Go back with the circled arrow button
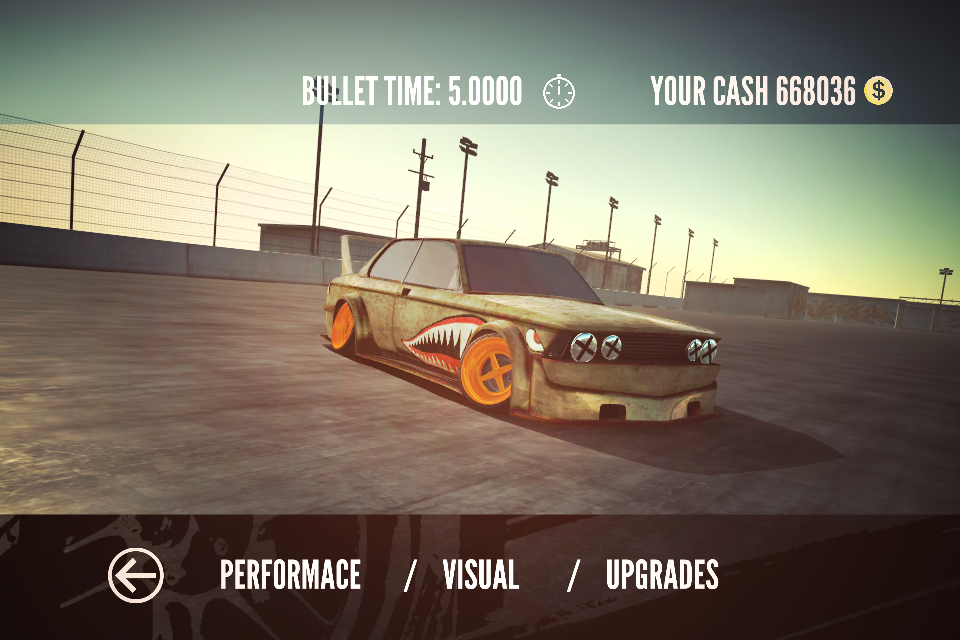 [135, 576]
